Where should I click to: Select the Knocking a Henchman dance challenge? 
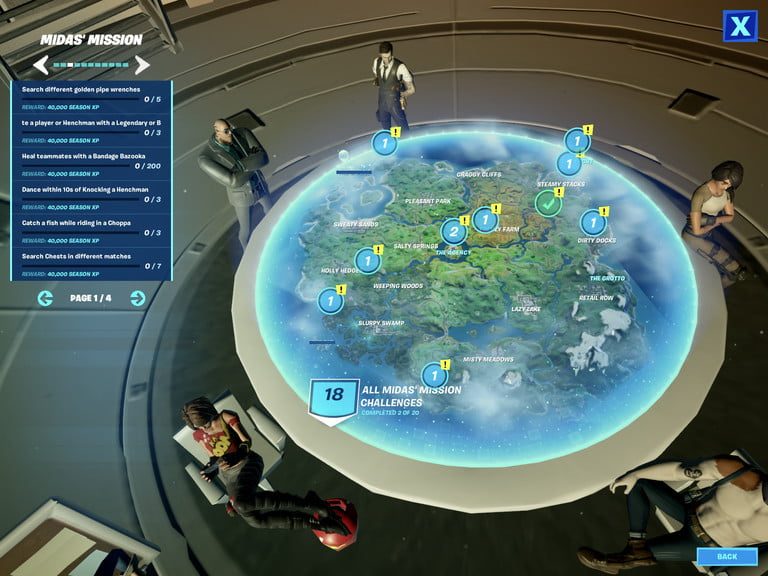(x=91, y=194)
